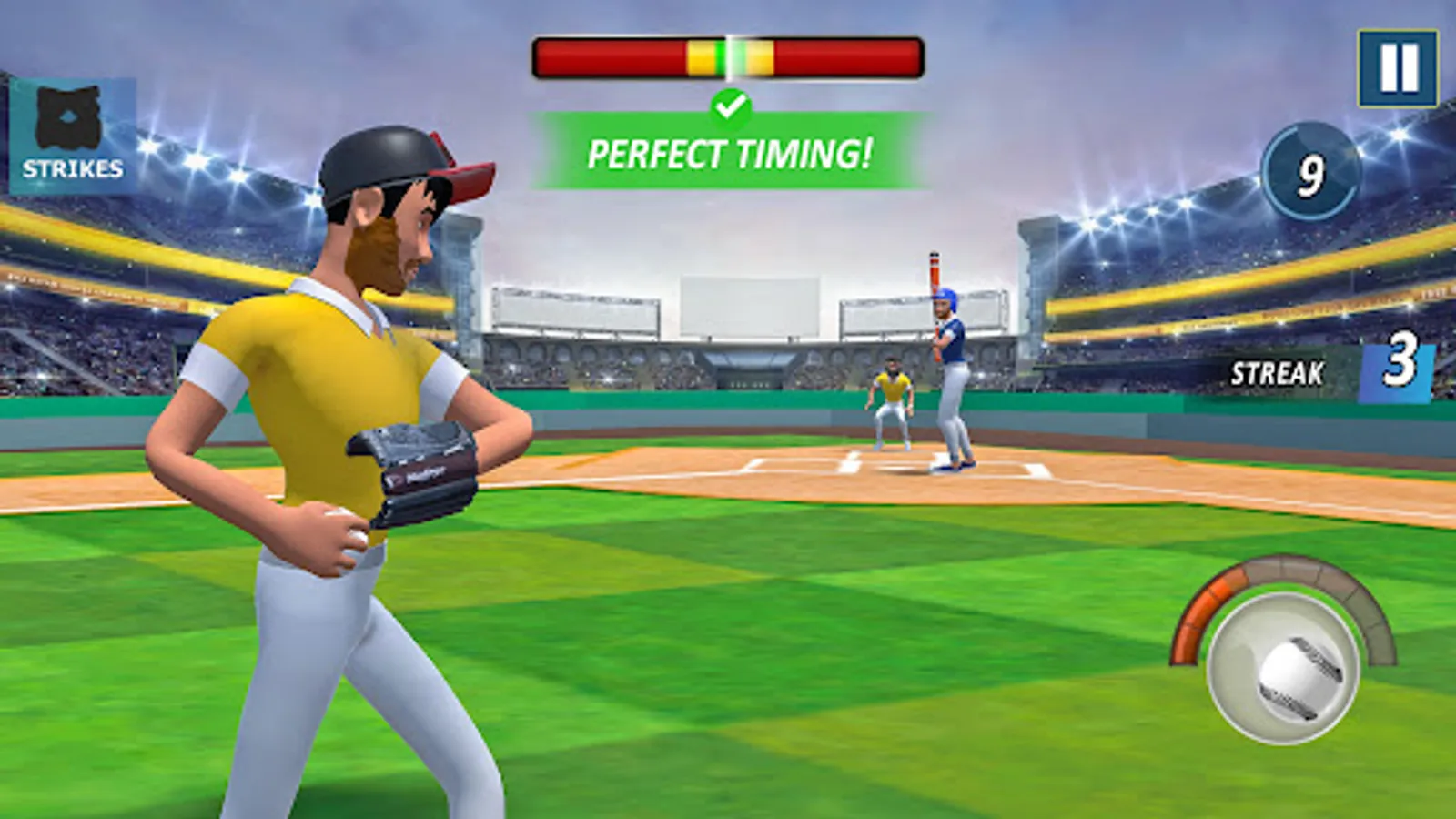Image resolution: width=1456 pixels, height=819 pixels.
Task: Tap the green PERFECT TIMING banner
Action: (x=733, y=153)
